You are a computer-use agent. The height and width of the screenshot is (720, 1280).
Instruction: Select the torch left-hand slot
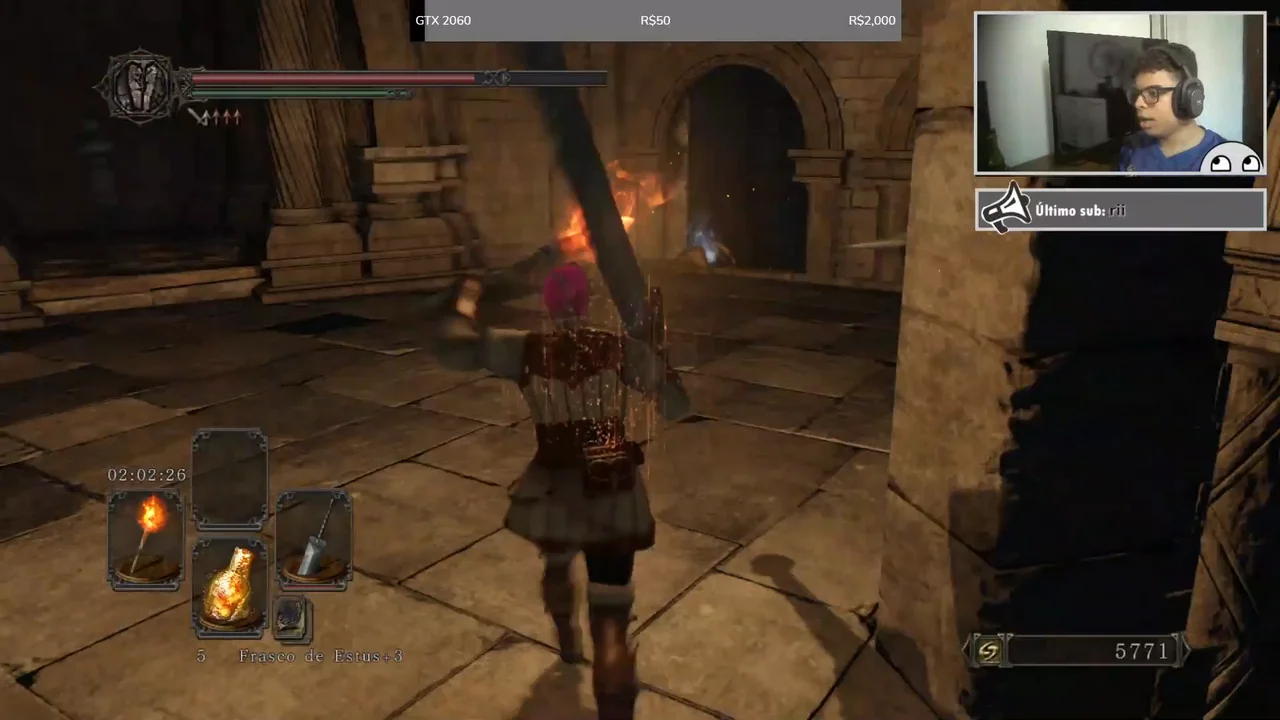coord(146,539)
